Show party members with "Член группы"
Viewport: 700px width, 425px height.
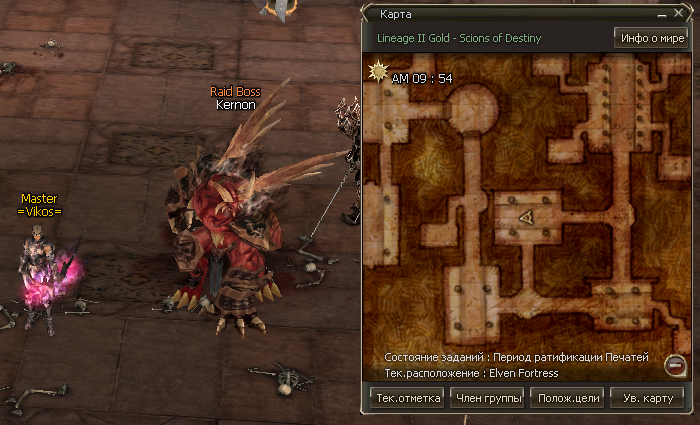coord(487,397)
